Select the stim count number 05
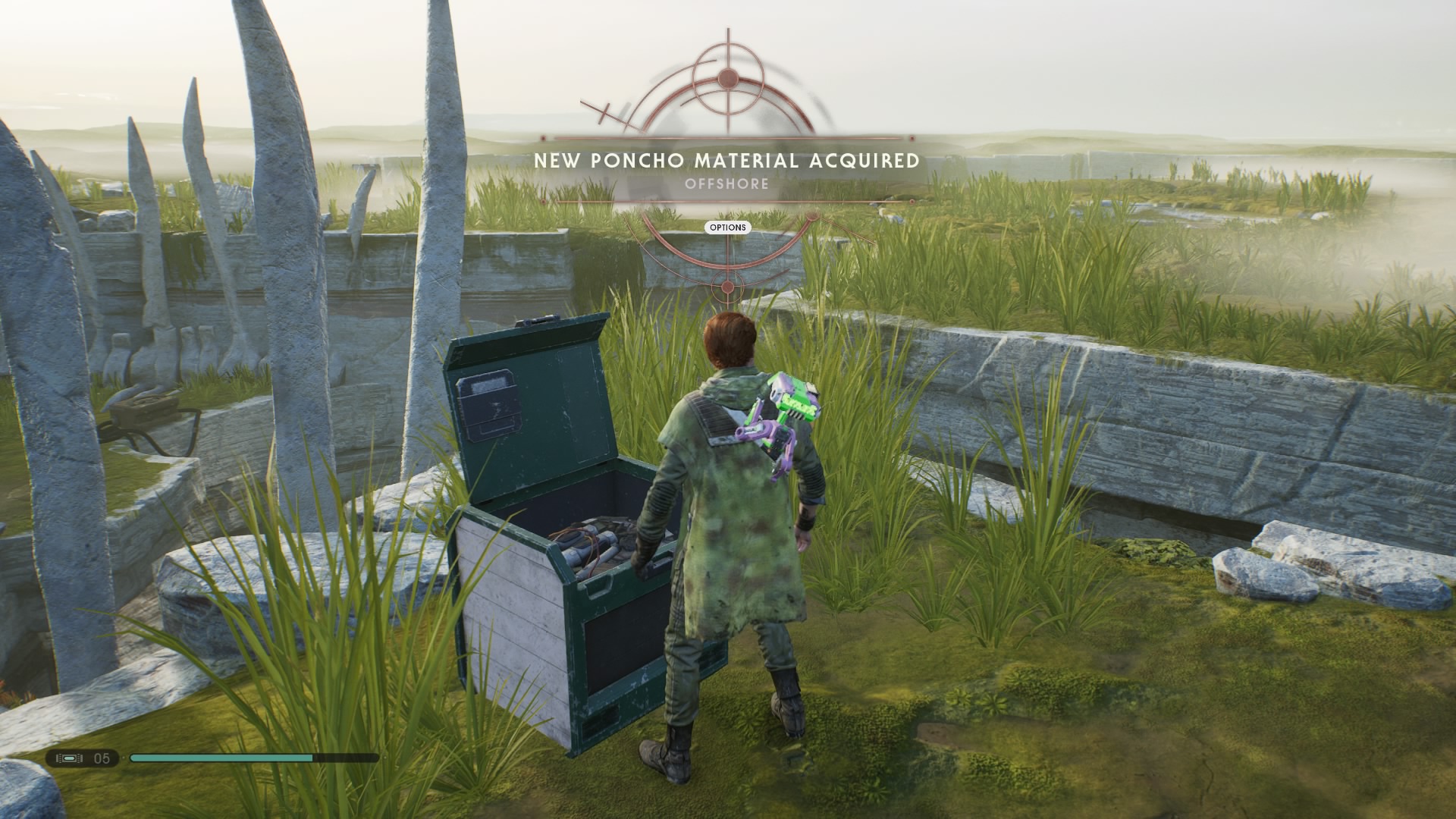 101,758
